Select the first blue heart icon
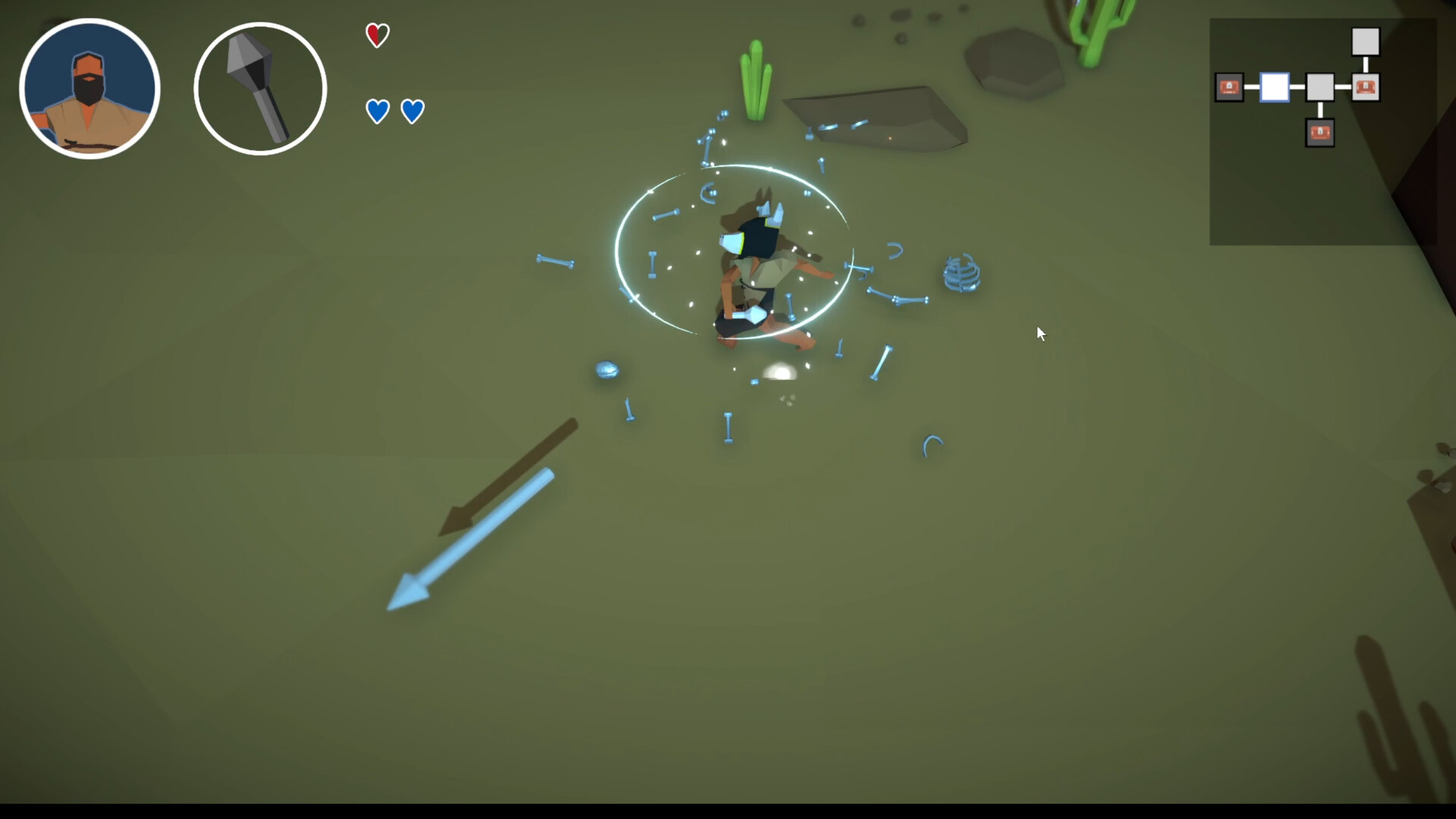Screen dimensions: 1456x819 tap(377, 111)
